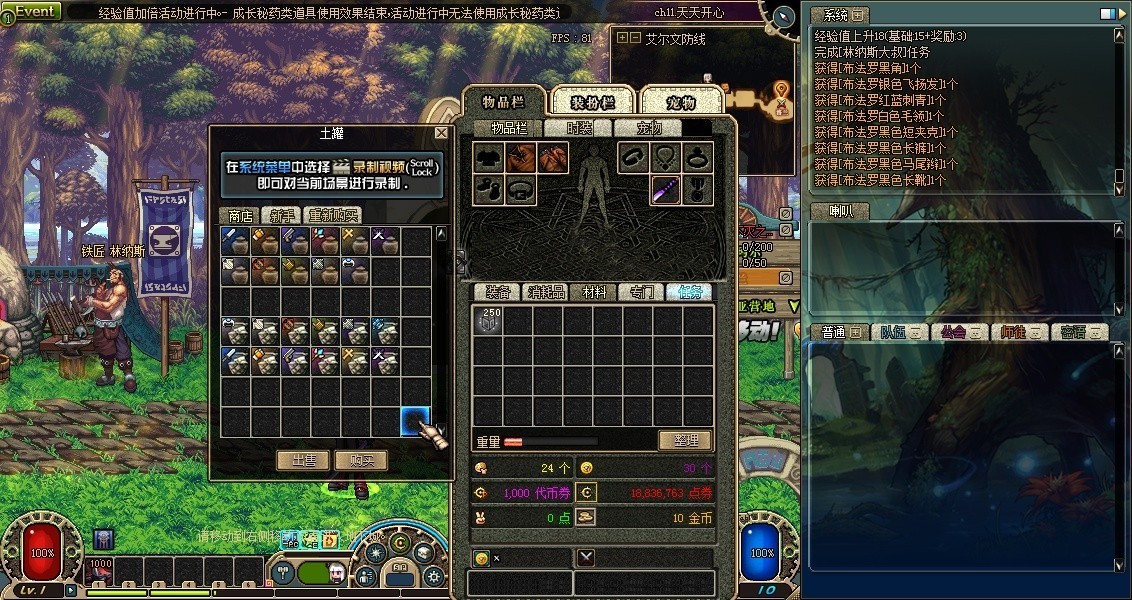Switch chat to the 公会 channel

[x=955, y=332]
